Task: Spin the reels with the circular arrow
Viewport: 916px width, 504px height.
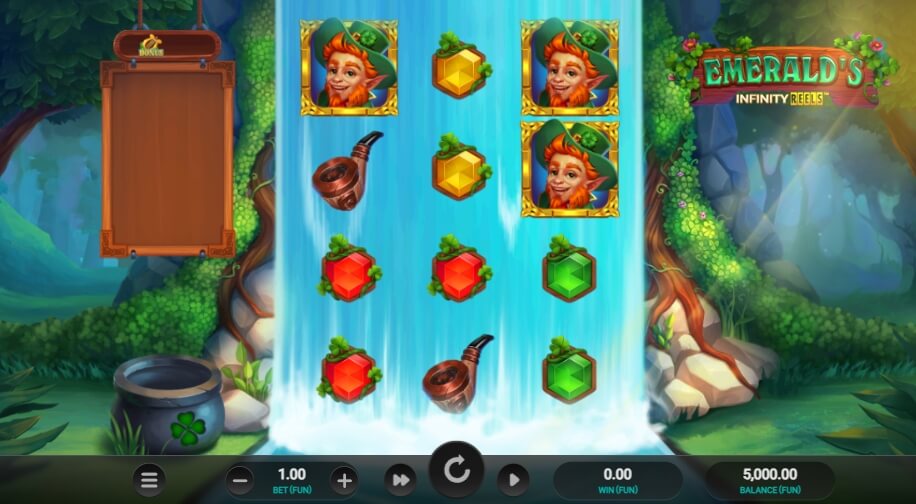Action: click(x=457, y=469)
